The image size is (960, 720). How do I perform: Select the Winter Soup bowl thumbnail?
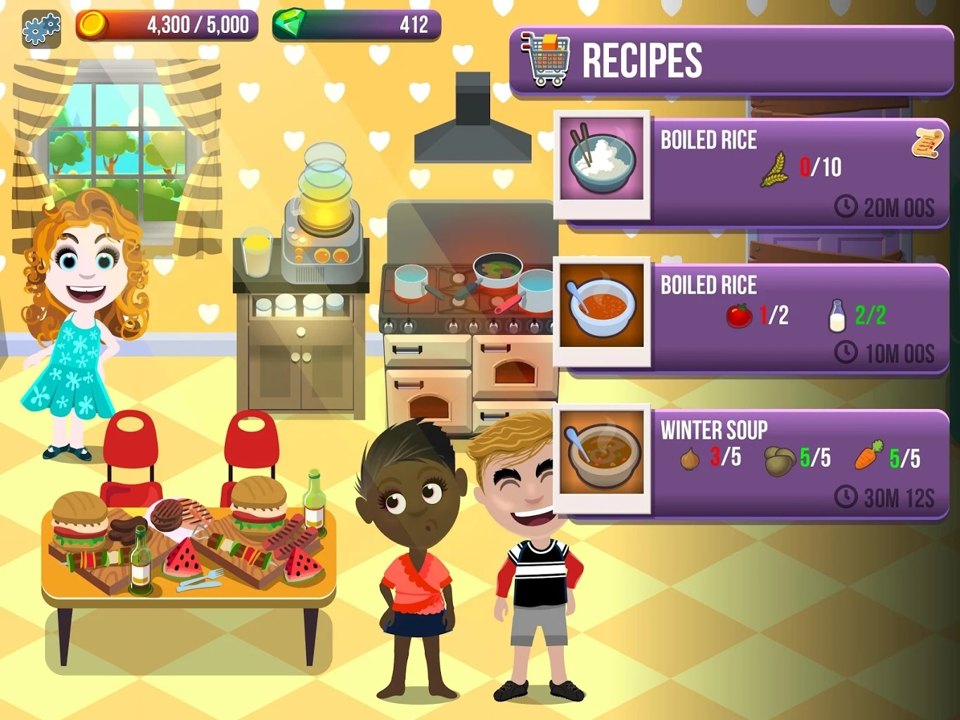click(601, 455)
